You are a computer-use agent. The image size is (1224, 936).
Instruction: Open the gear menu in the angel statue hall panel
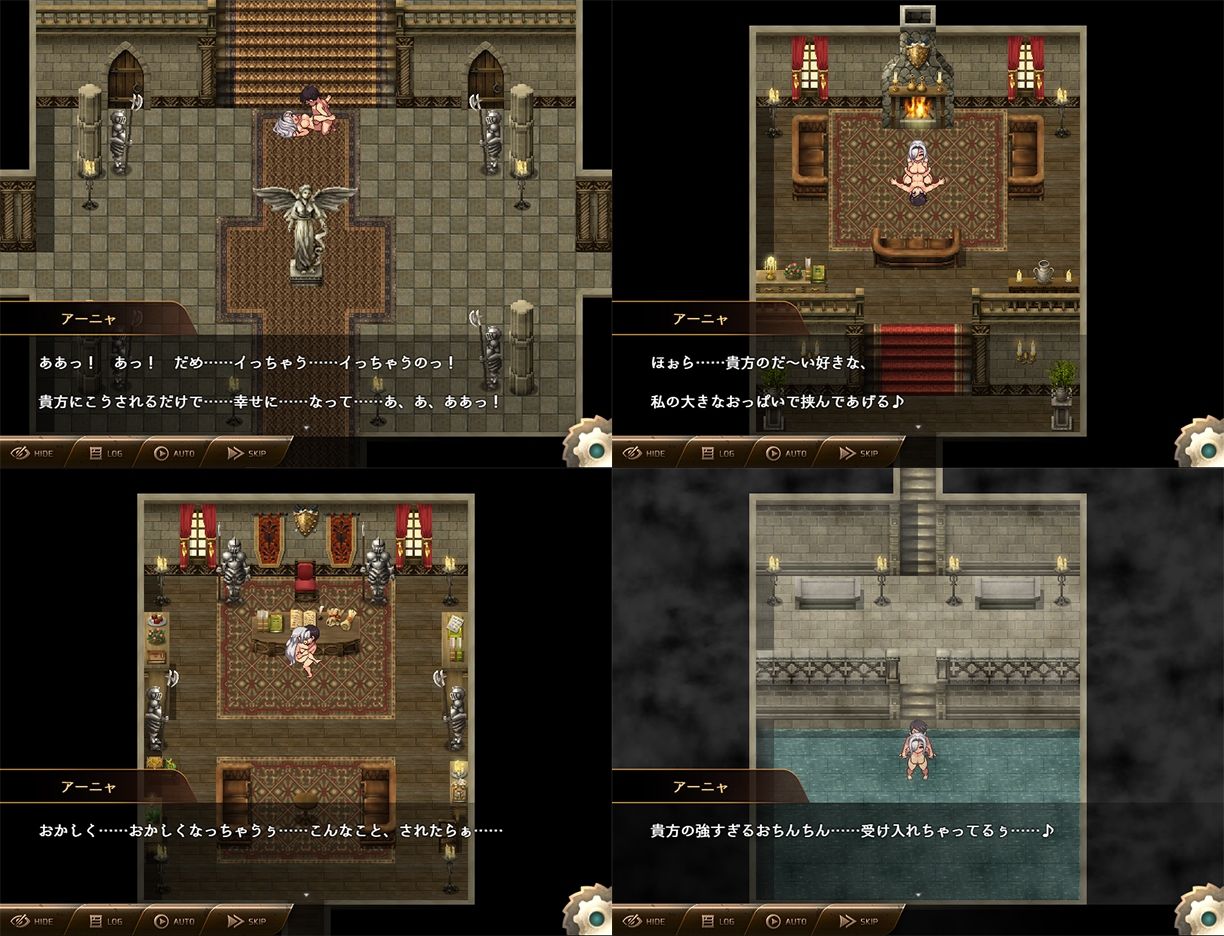pyautogui.click(x=590, y=446)
